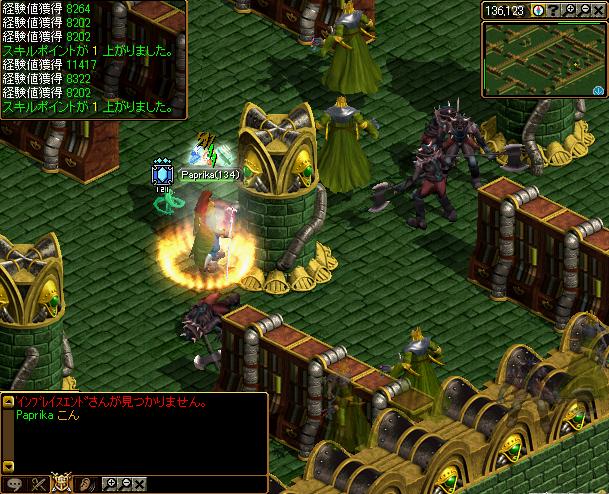Zoom in the minimap
609x494 pixels.
coord(571,11)
